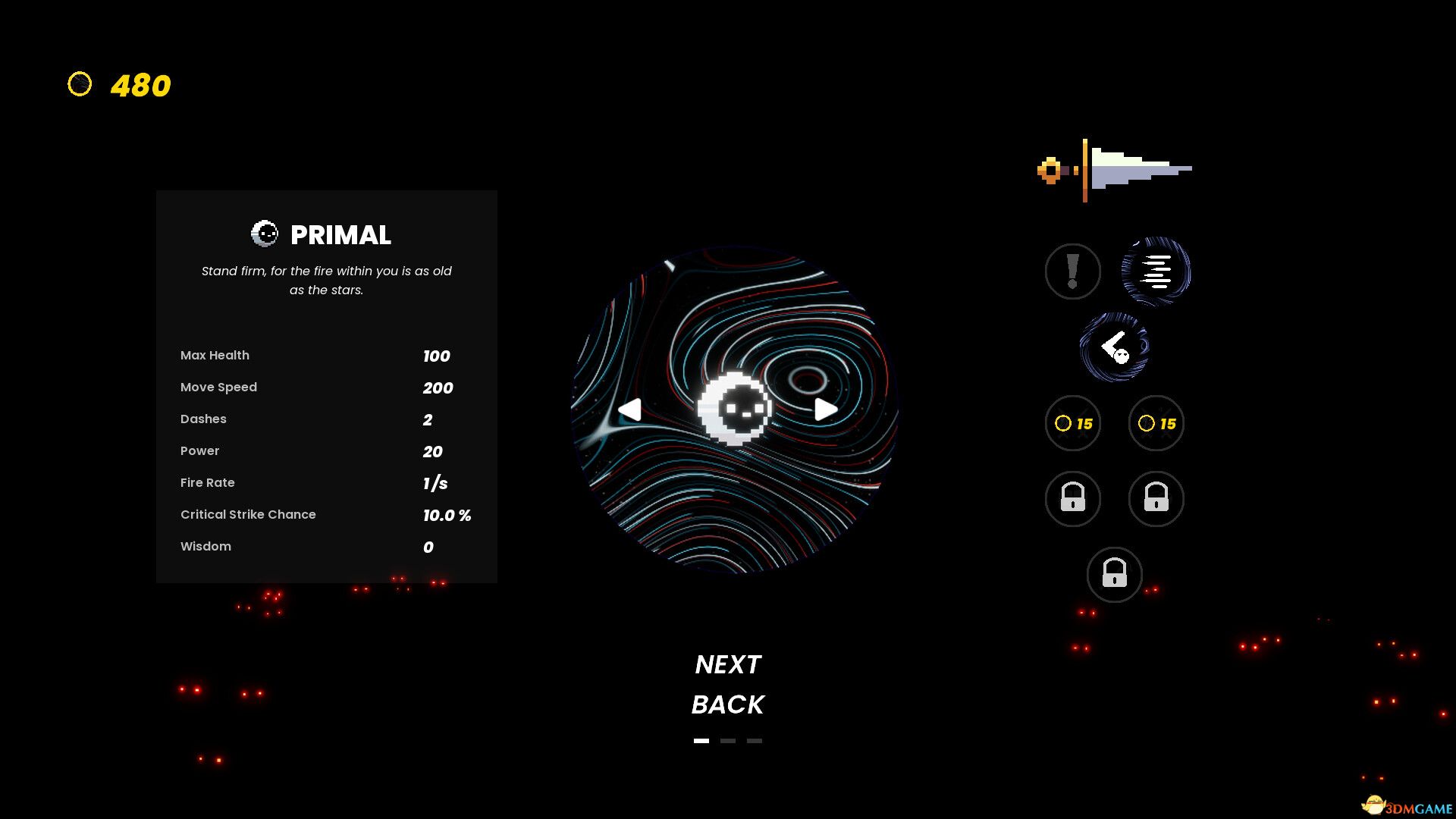Image resolution: width=1456 pixels, height=819 pixels.
Task: Select the first page indicator dot
Action: (x=700, y=741)
